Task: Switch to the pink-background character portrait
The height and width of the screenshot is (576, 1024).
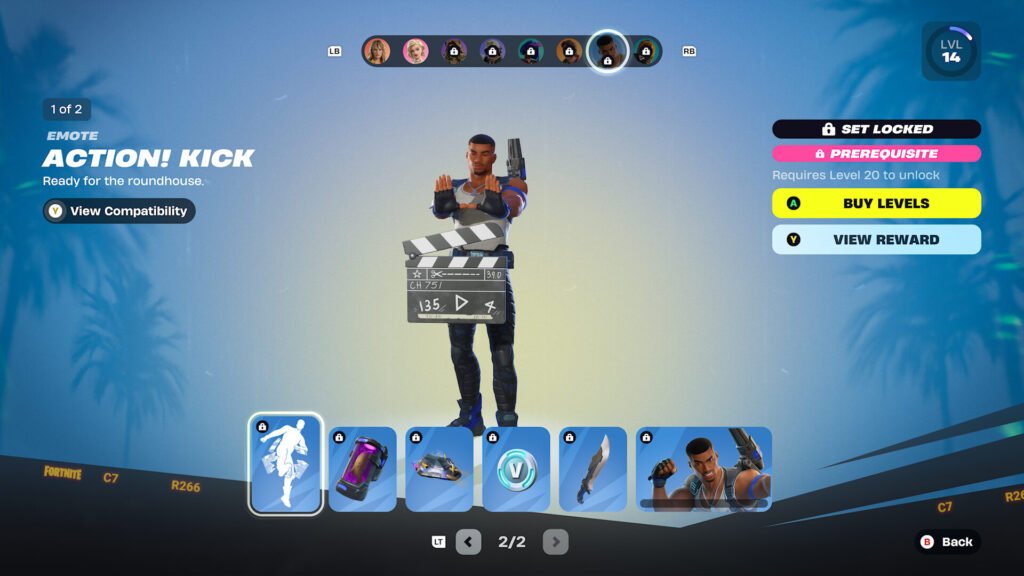Action: point(415,51)
